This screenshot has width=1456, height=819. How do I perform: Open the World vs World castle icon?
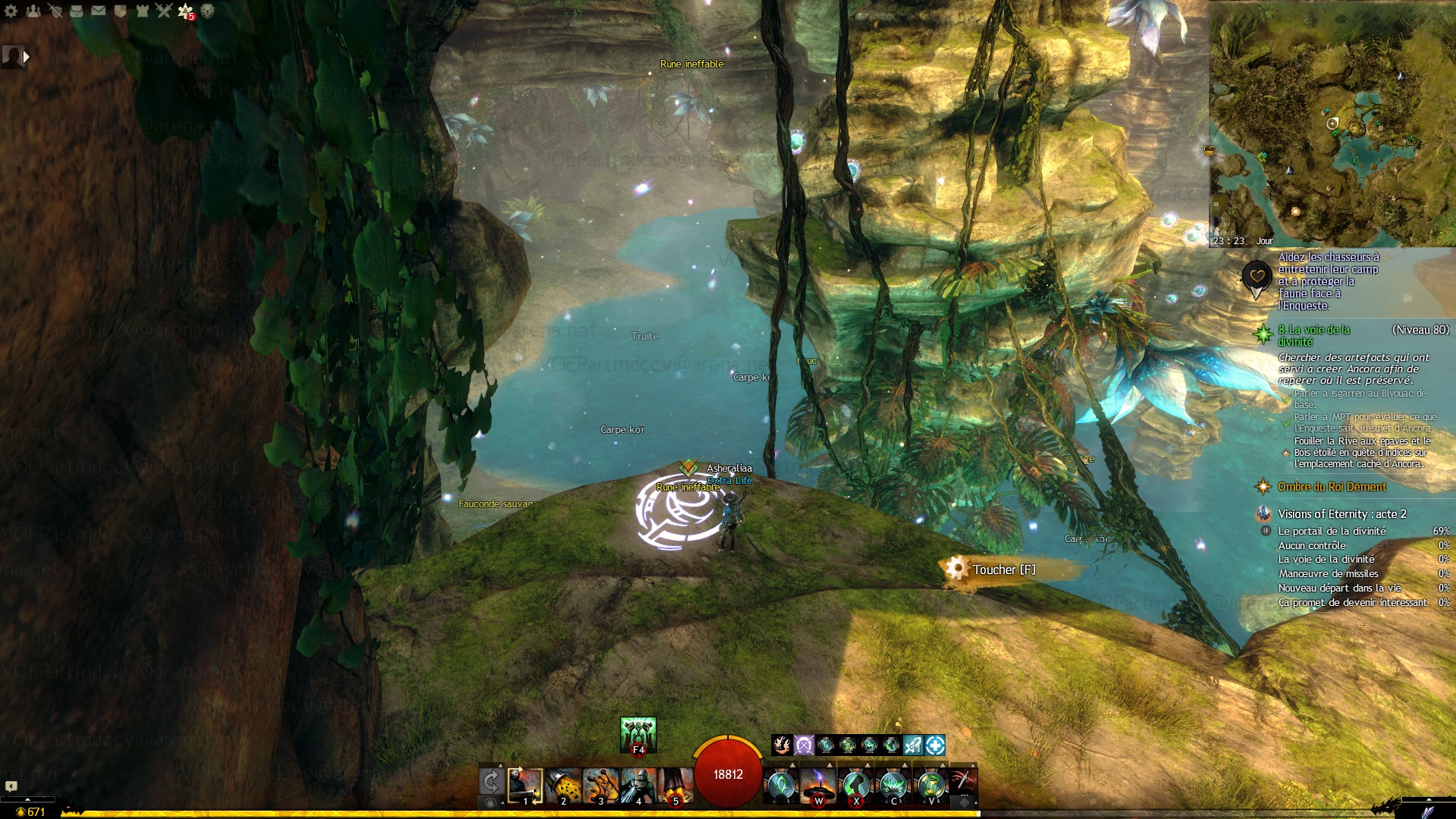click(142, 11)
